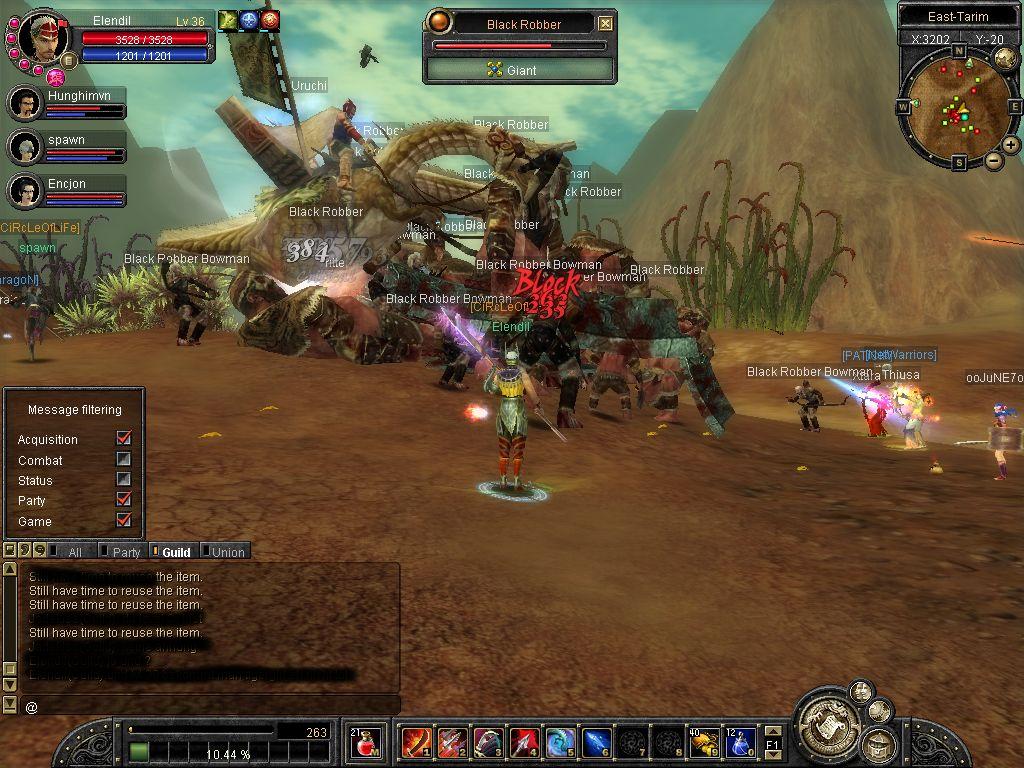Select party member Hunghimvn's portrait
Viewport: 1024px width, 768px height.
[24, 103]
